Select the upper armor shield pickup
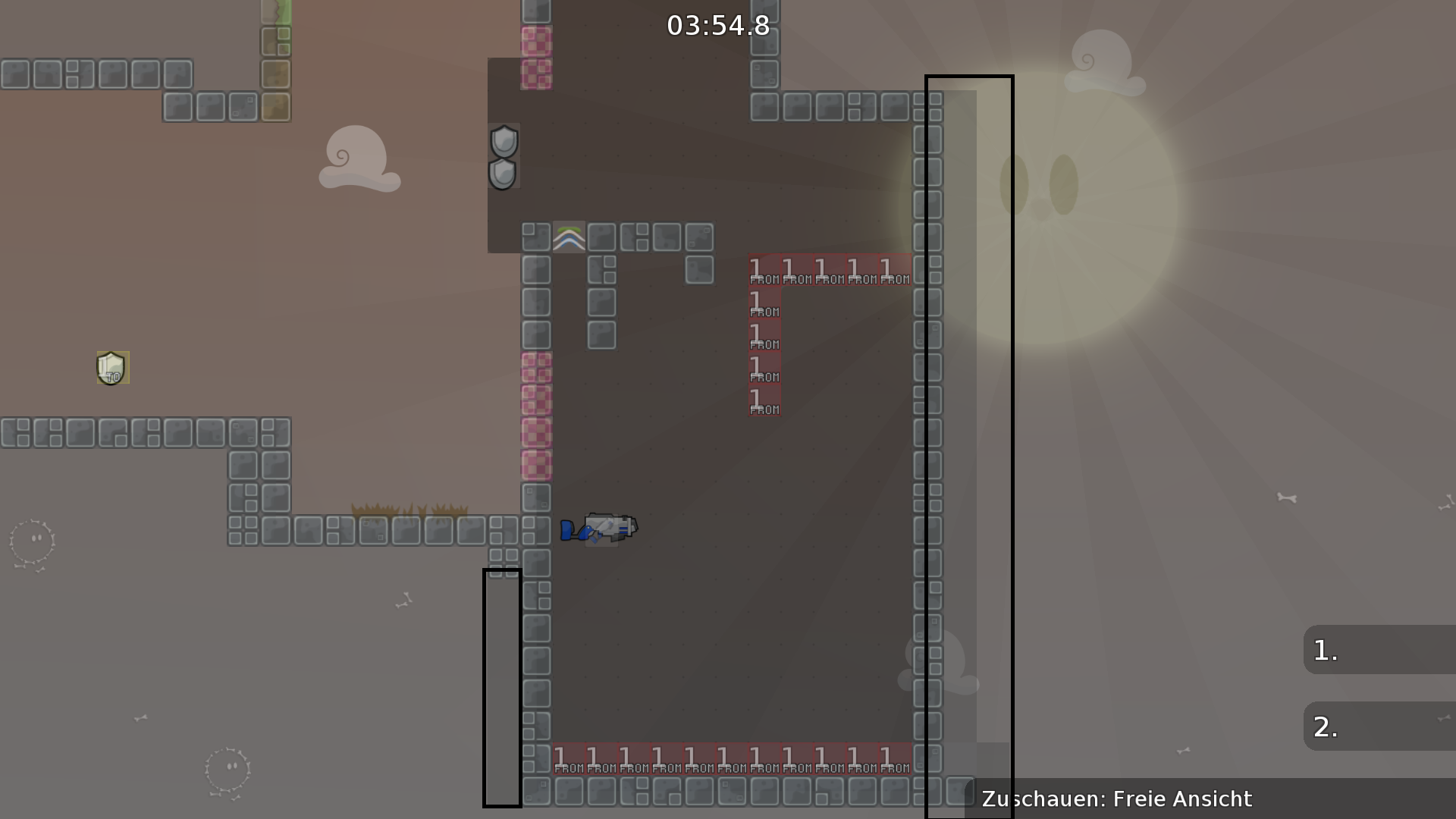The image size is (1456, 819). click(x=503, y=143)
